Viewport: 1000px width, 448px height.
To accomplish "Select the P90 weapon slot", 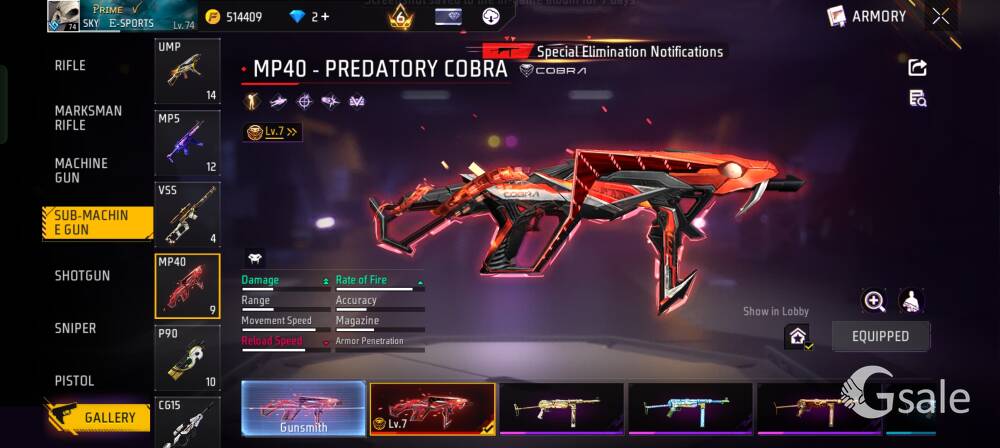I will click(x=187, y=357).
